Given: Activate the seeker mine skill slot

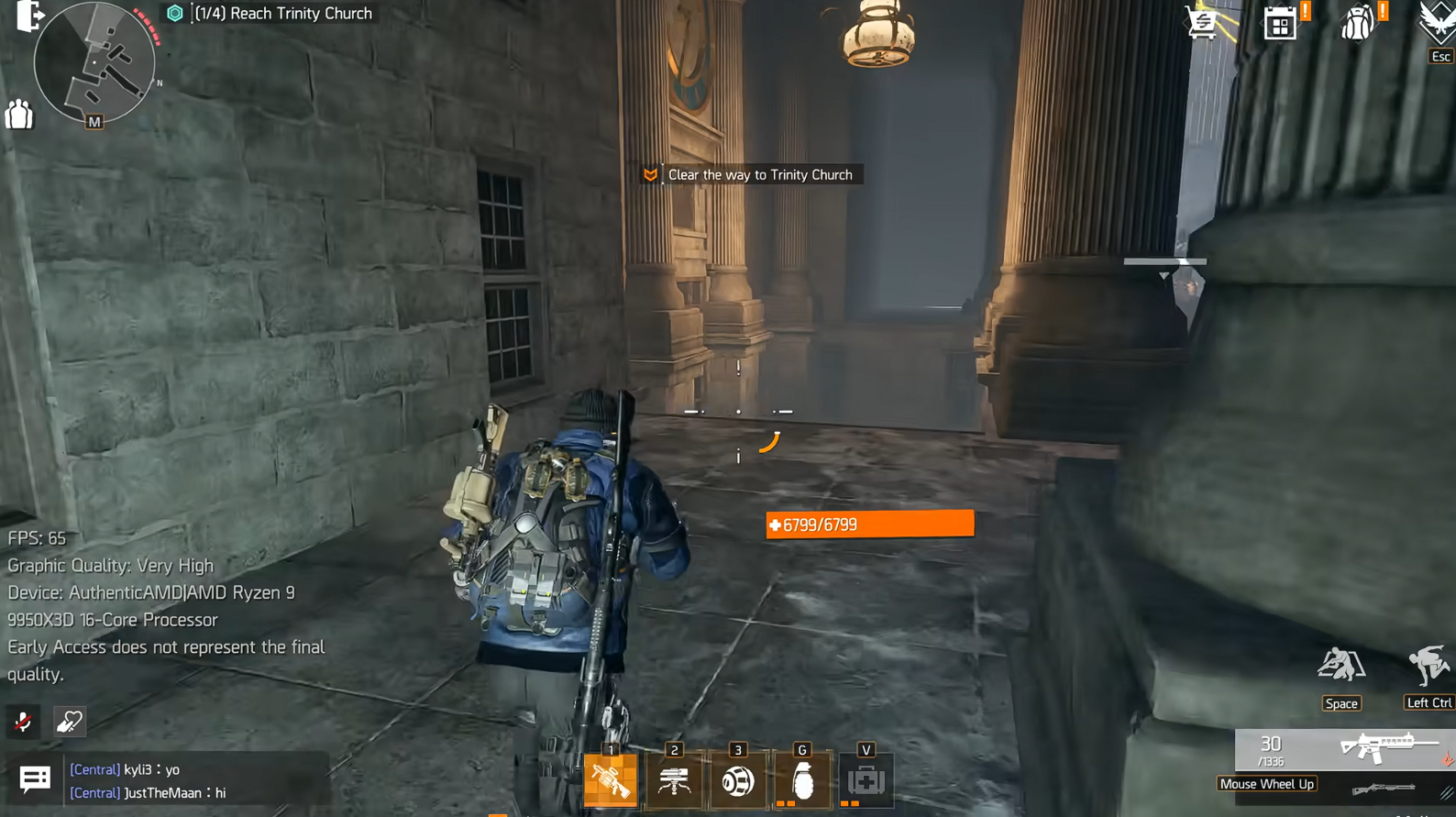Looking at the screenshot, I should tap(738, 780).
